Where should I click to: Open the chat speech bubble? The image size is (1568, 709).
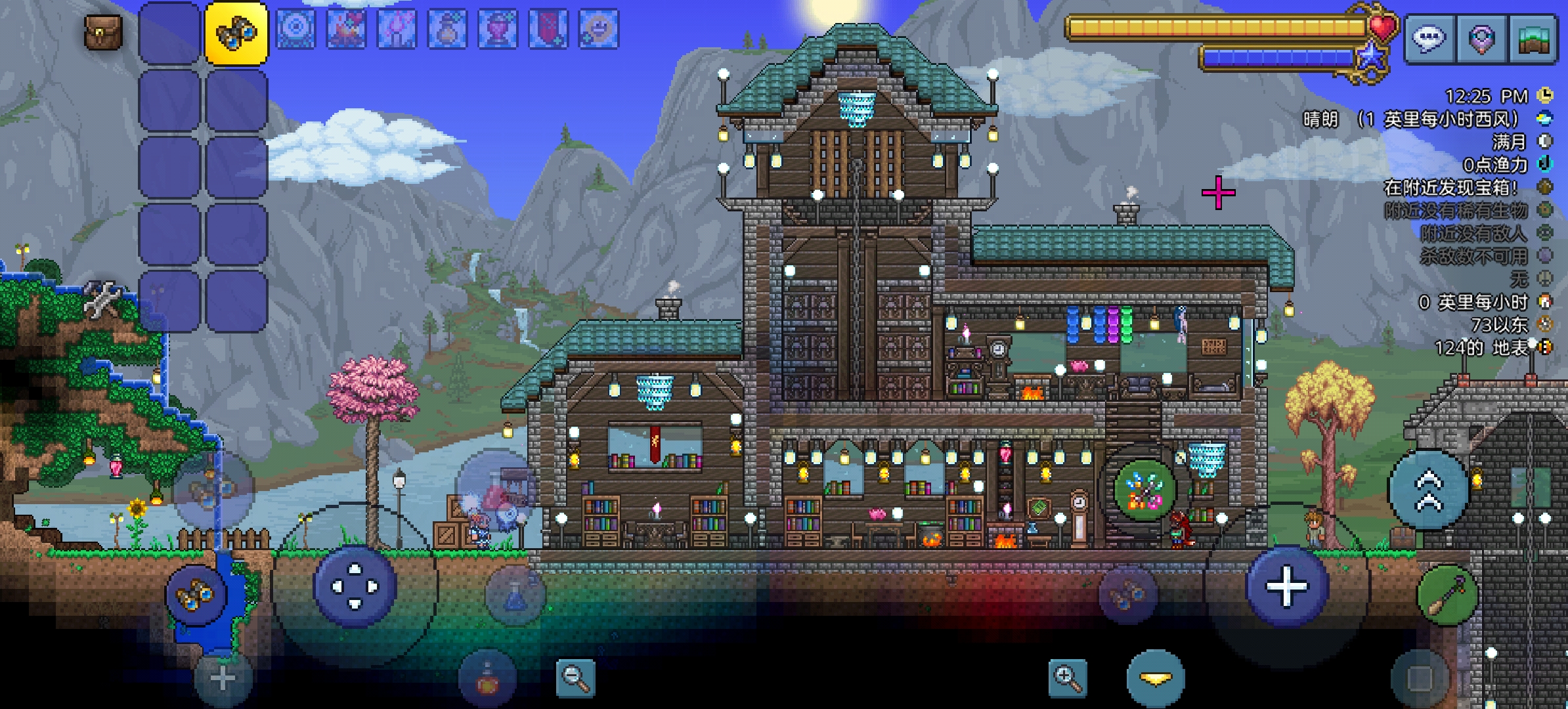pos(1429,39)
